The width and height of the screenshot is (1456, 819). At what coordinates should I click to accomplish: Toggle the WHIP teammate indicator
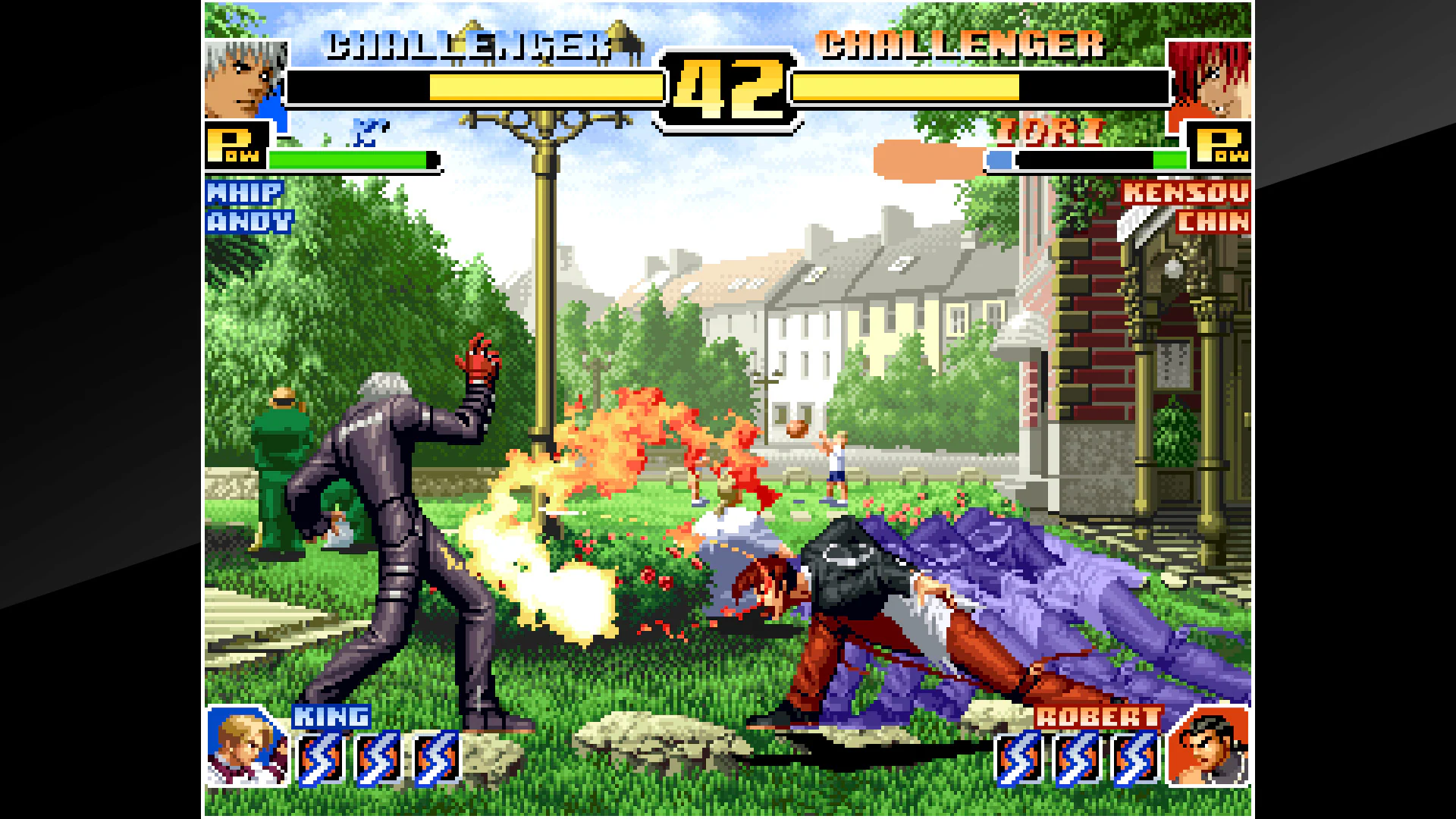pos(244,193)
